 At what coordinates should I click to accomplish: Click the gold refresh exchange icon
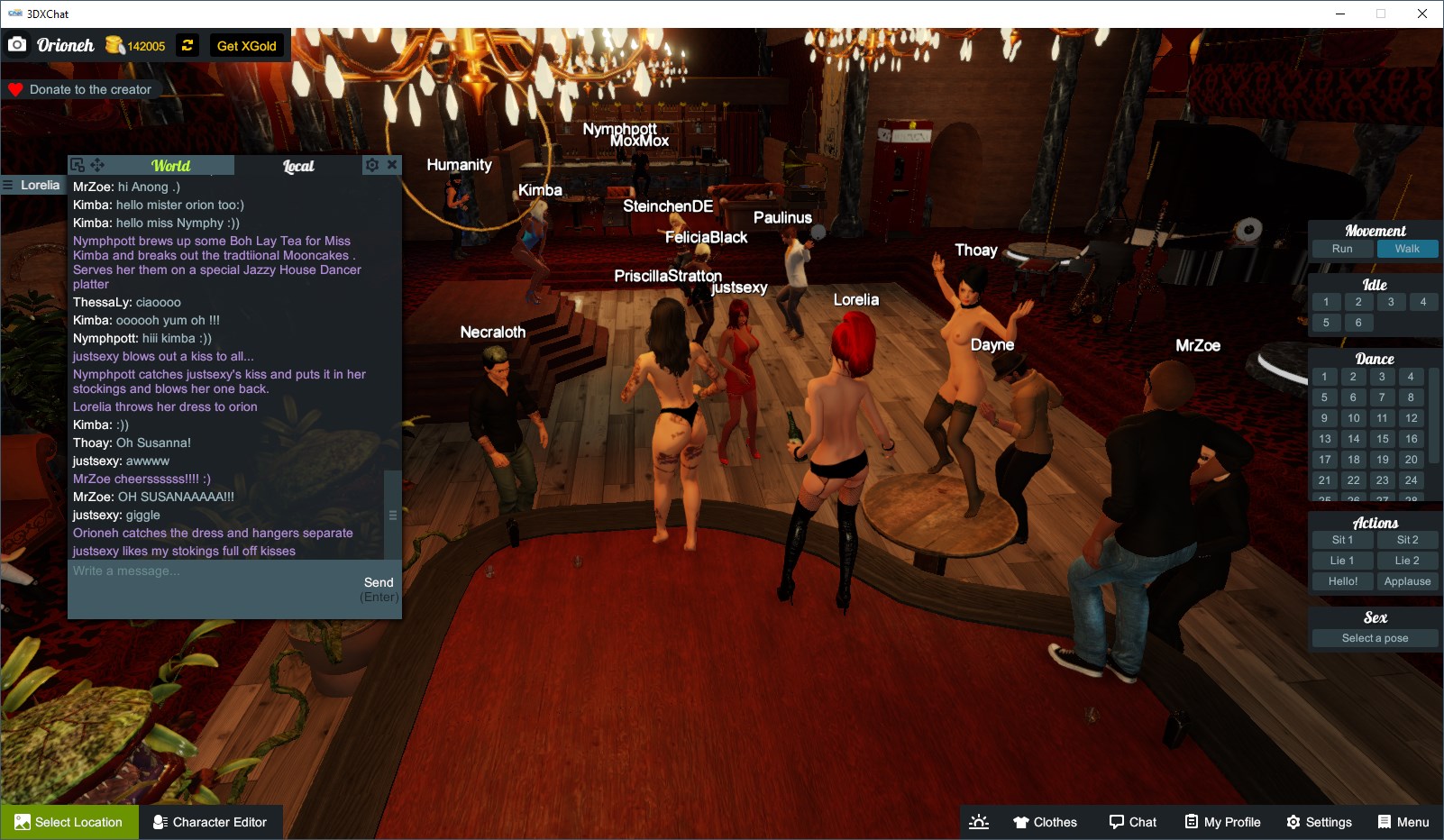click(x=186, y=45)
